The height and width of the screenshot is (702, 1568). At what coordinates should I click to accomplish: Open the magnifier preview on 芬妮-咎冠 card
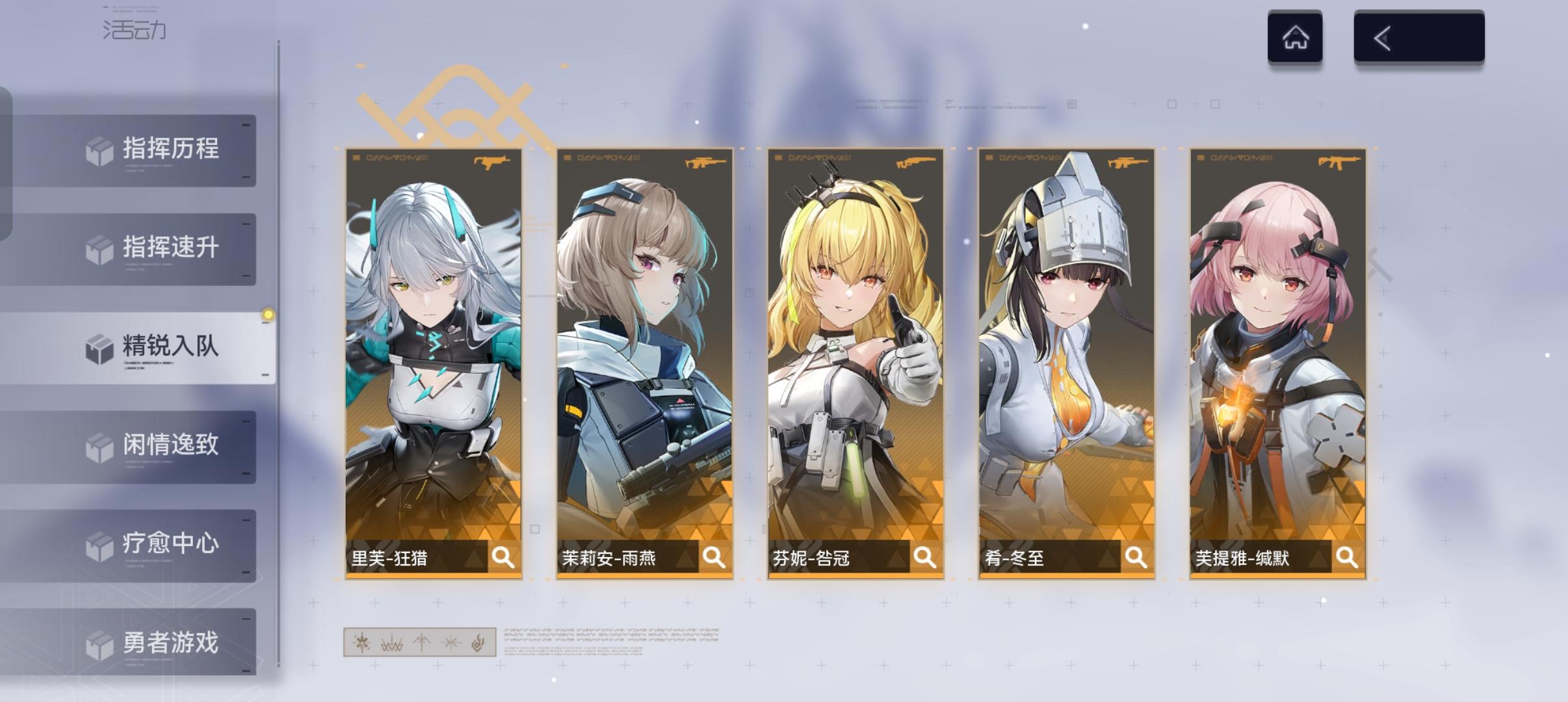(x=924, y=558)
